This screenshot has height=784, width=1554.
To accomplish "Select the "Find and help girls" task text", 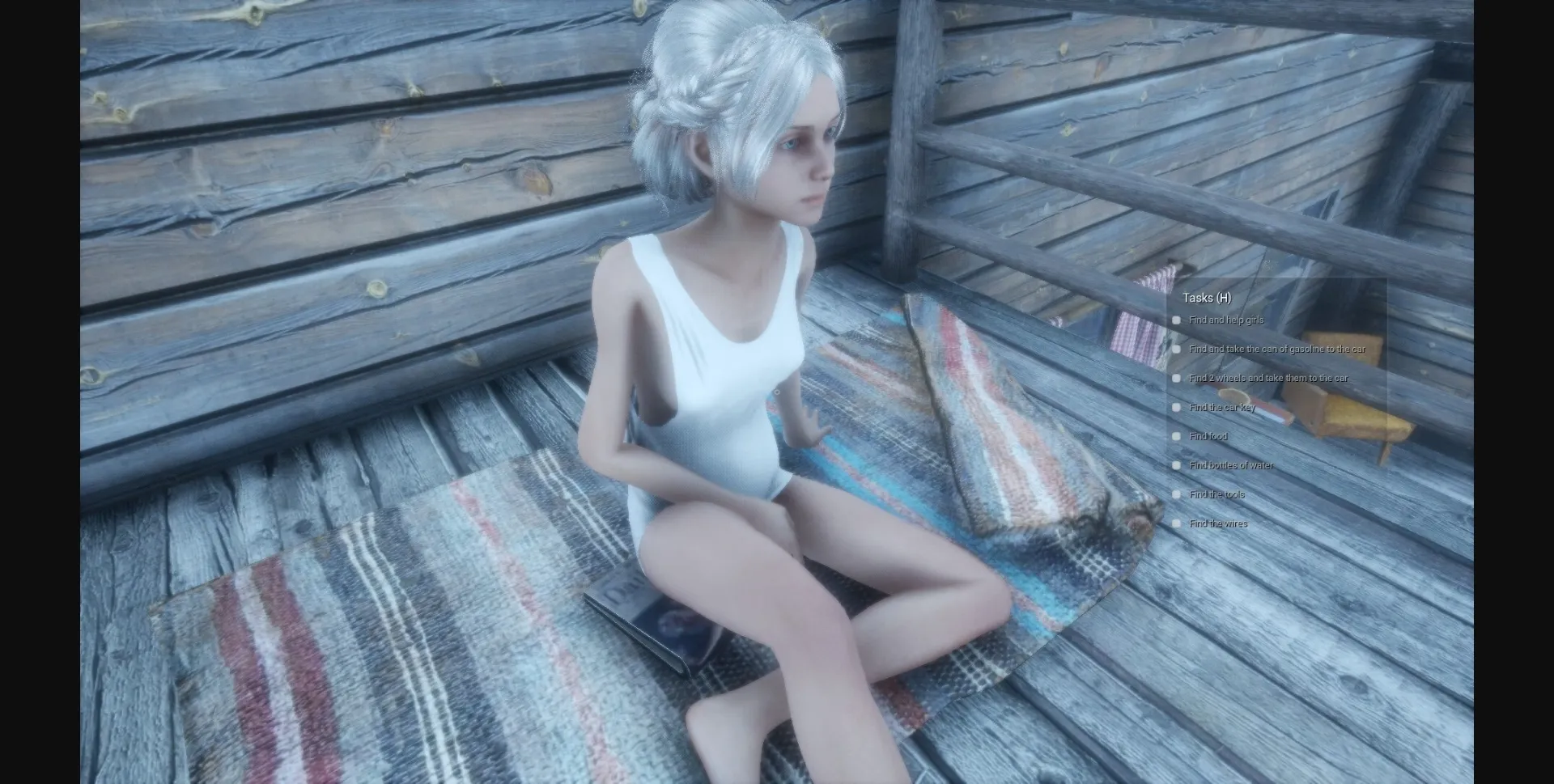I will click(1226, 320).
